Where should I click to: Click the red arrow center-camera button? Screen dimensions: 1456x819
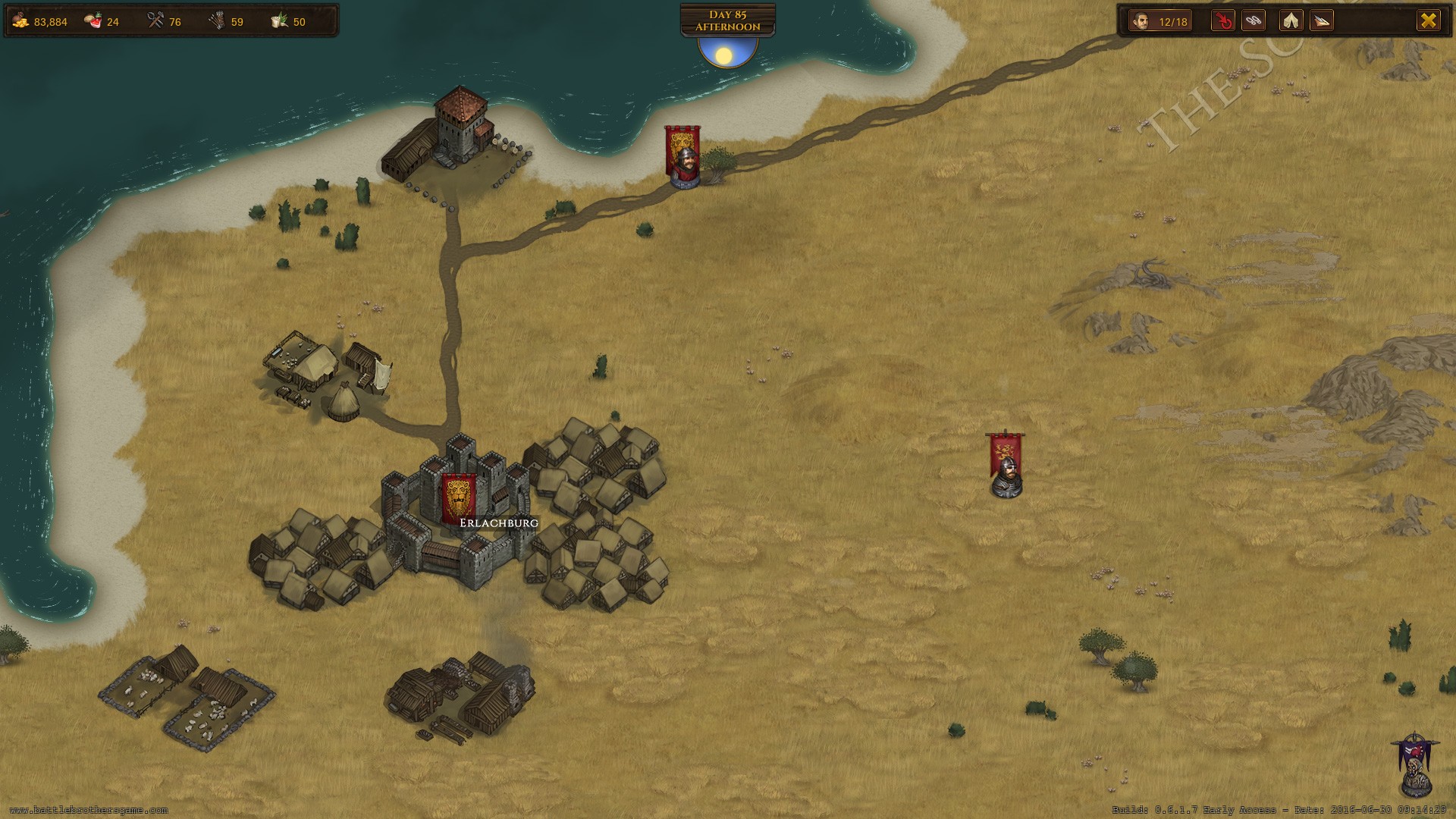coord(1223,21)
